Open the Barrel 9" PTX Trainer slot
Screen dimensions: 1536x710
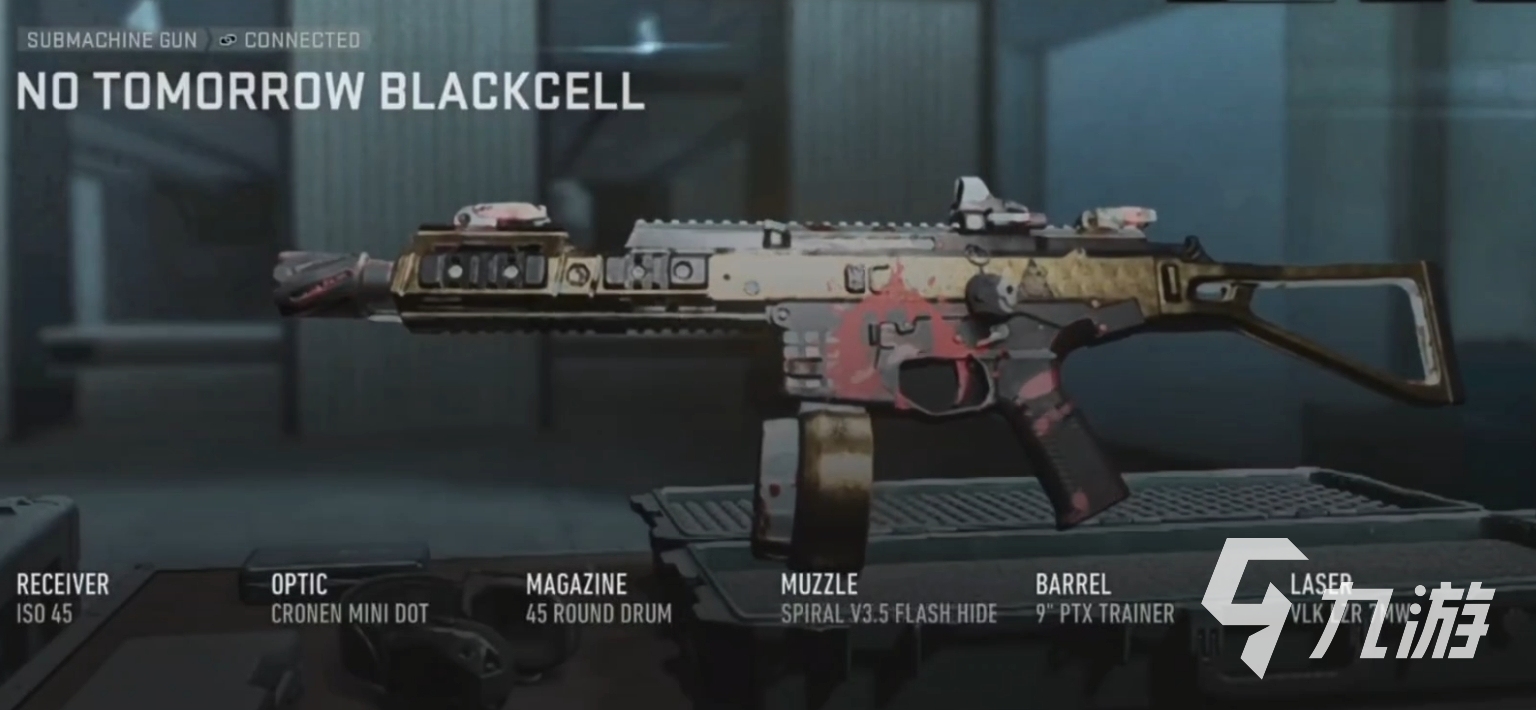coord(1104,598)
